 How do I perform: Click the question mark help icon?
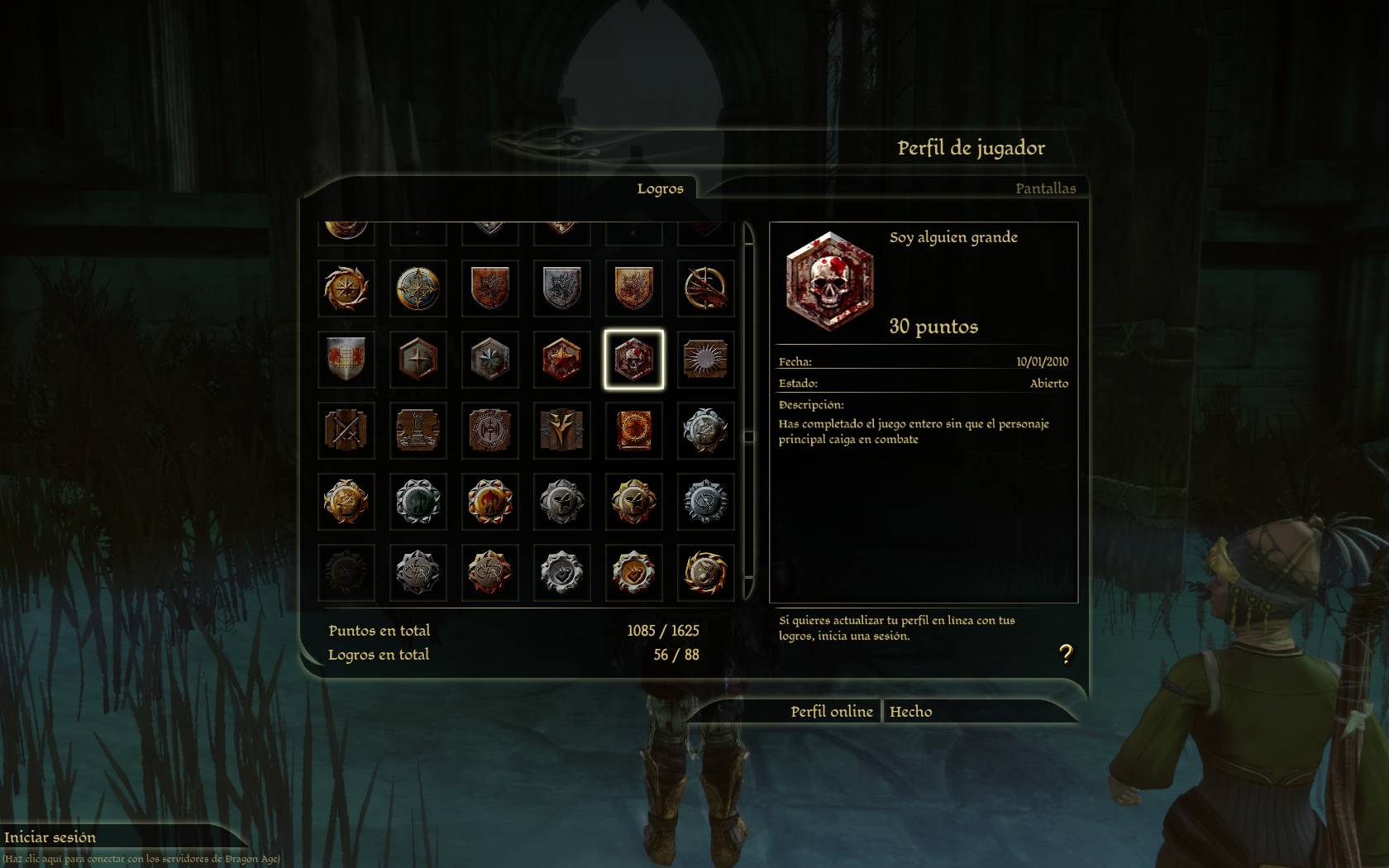pos(1066,655)
